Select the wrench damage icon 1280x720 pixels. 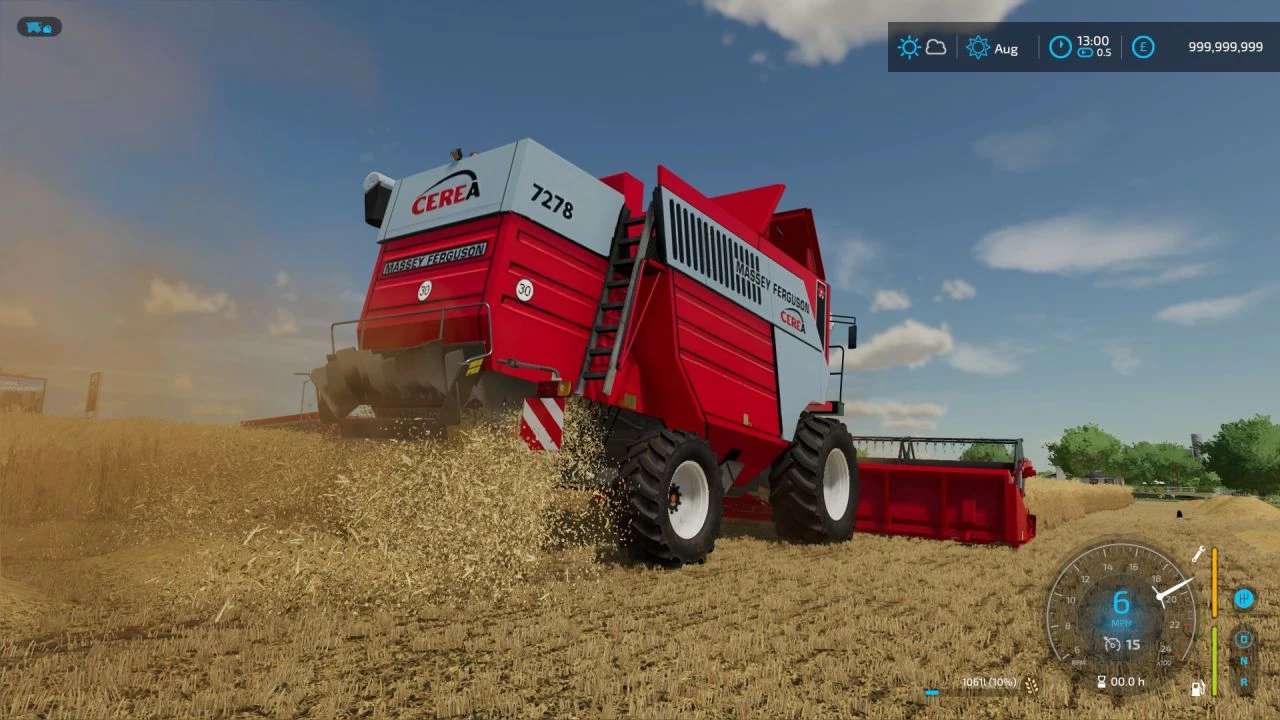point(1198,553)
